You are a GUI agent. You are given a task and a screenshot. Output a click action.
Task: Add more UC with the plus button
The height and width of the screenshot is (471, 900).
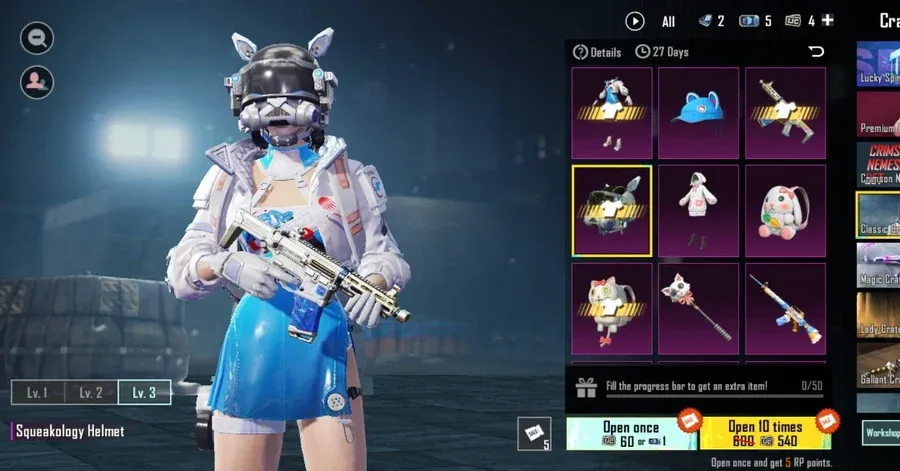pos(827,20)
